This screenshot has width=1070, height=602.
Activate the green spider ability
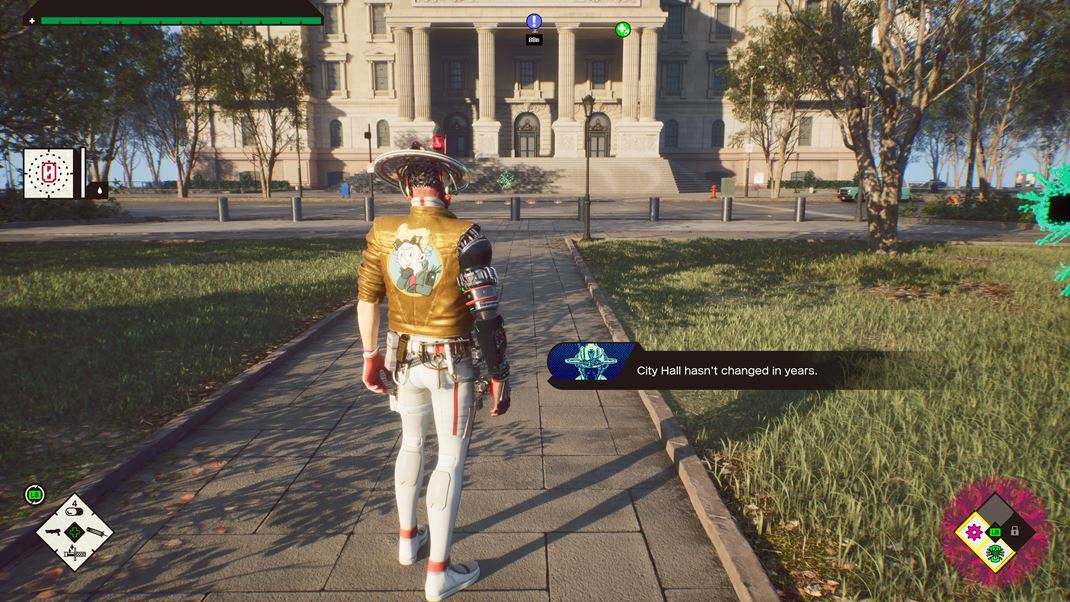994,552
